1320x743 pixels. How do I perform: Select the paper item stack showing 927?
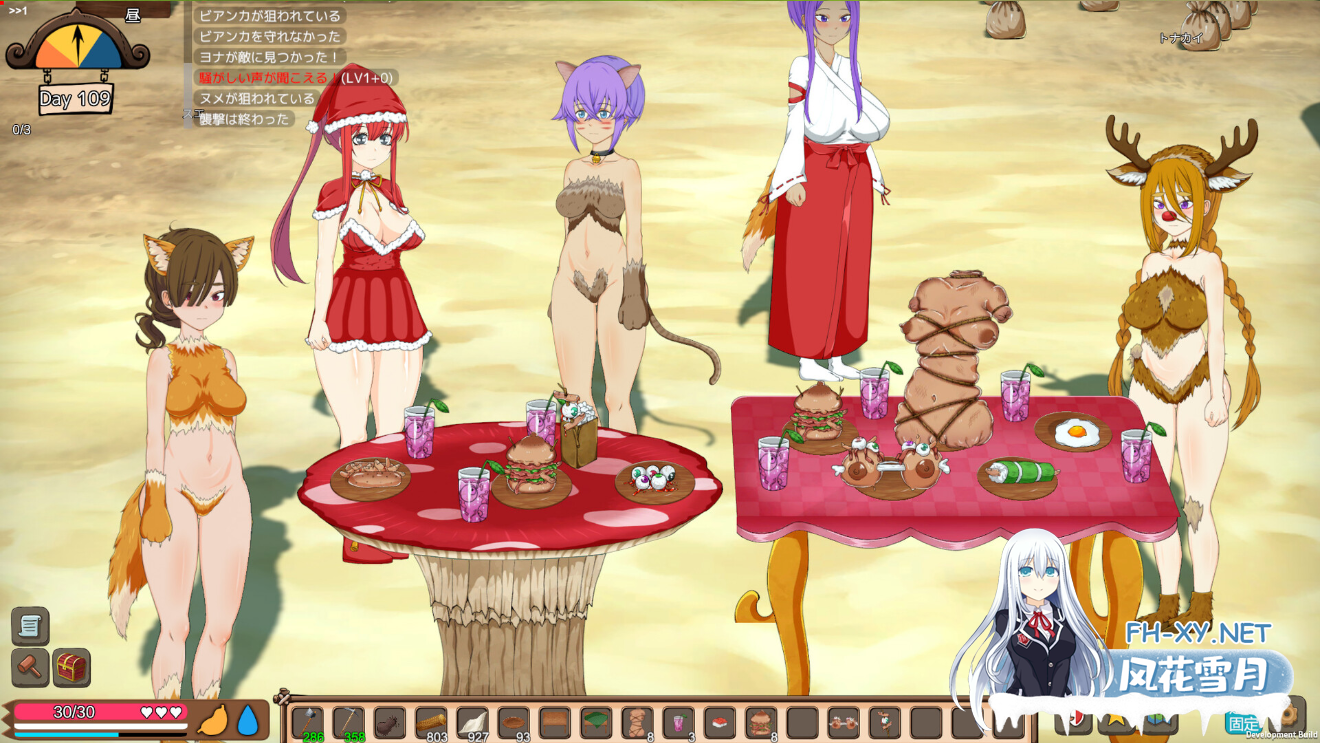point(472,721)
